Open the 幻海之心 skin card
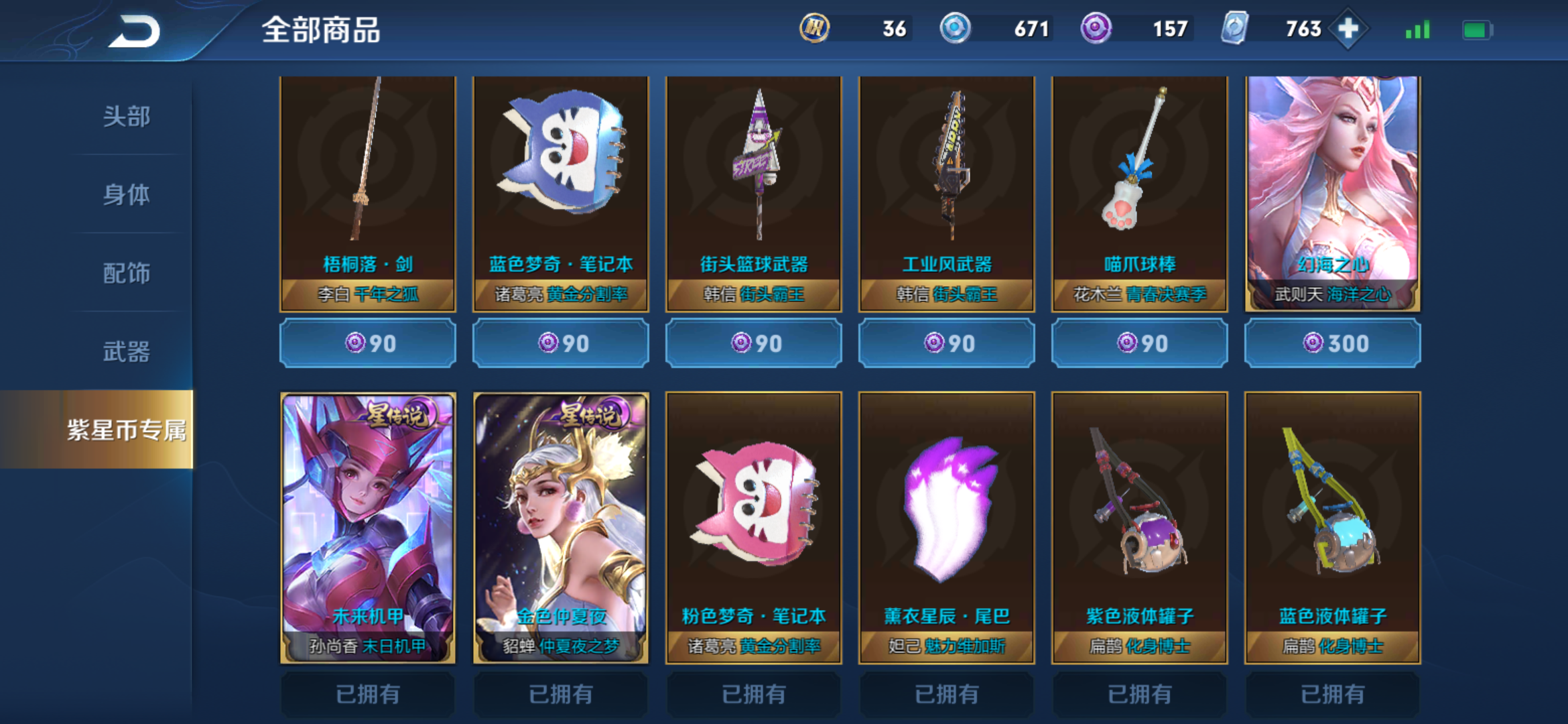The height and width of the screenshot is (724, 1568). [x=1333, y=193]
